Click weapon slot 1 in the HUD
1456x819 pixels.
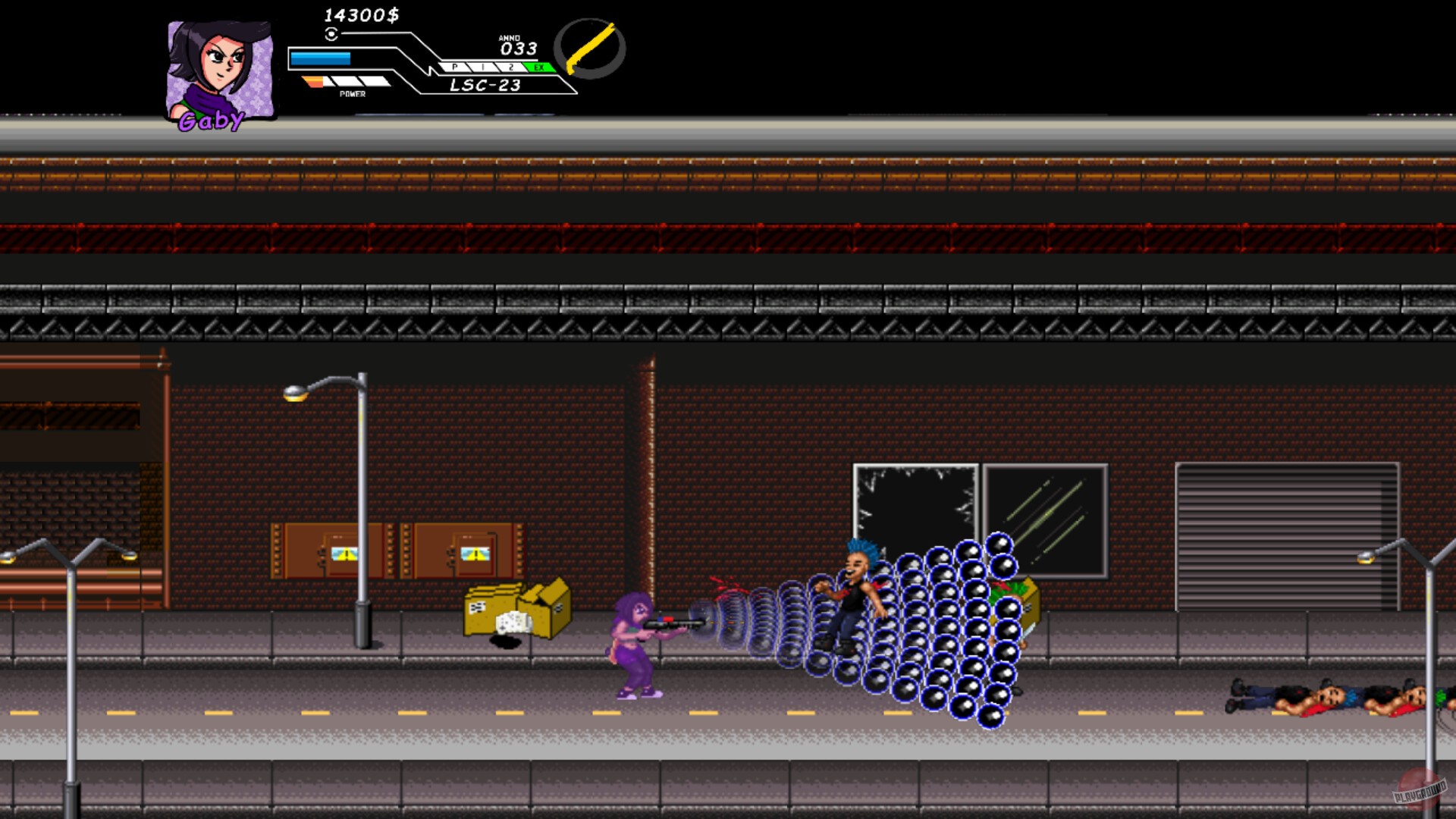point(482,68)
